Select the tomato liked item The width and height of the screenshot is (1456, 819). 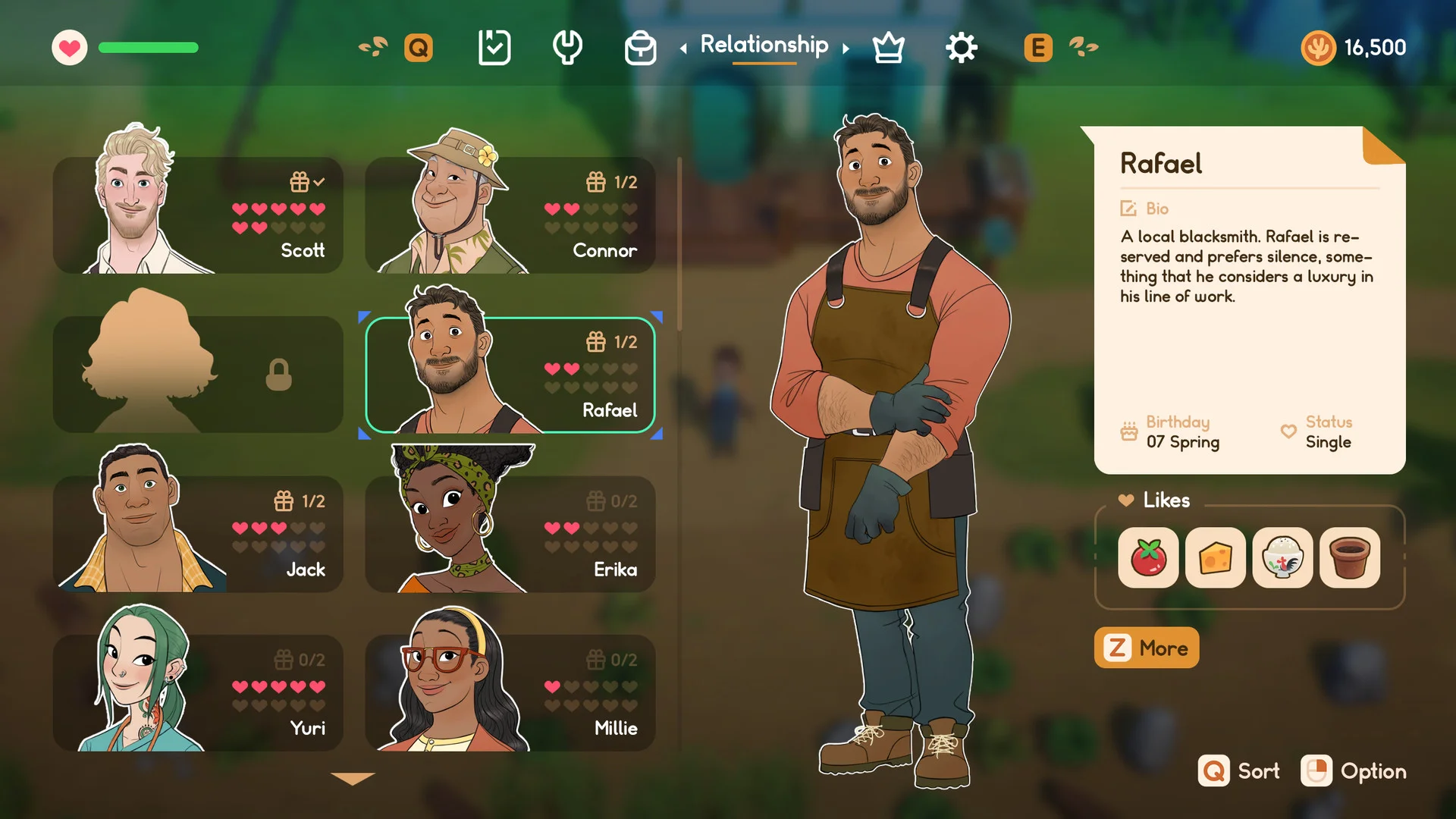[x=1148, y=557]
